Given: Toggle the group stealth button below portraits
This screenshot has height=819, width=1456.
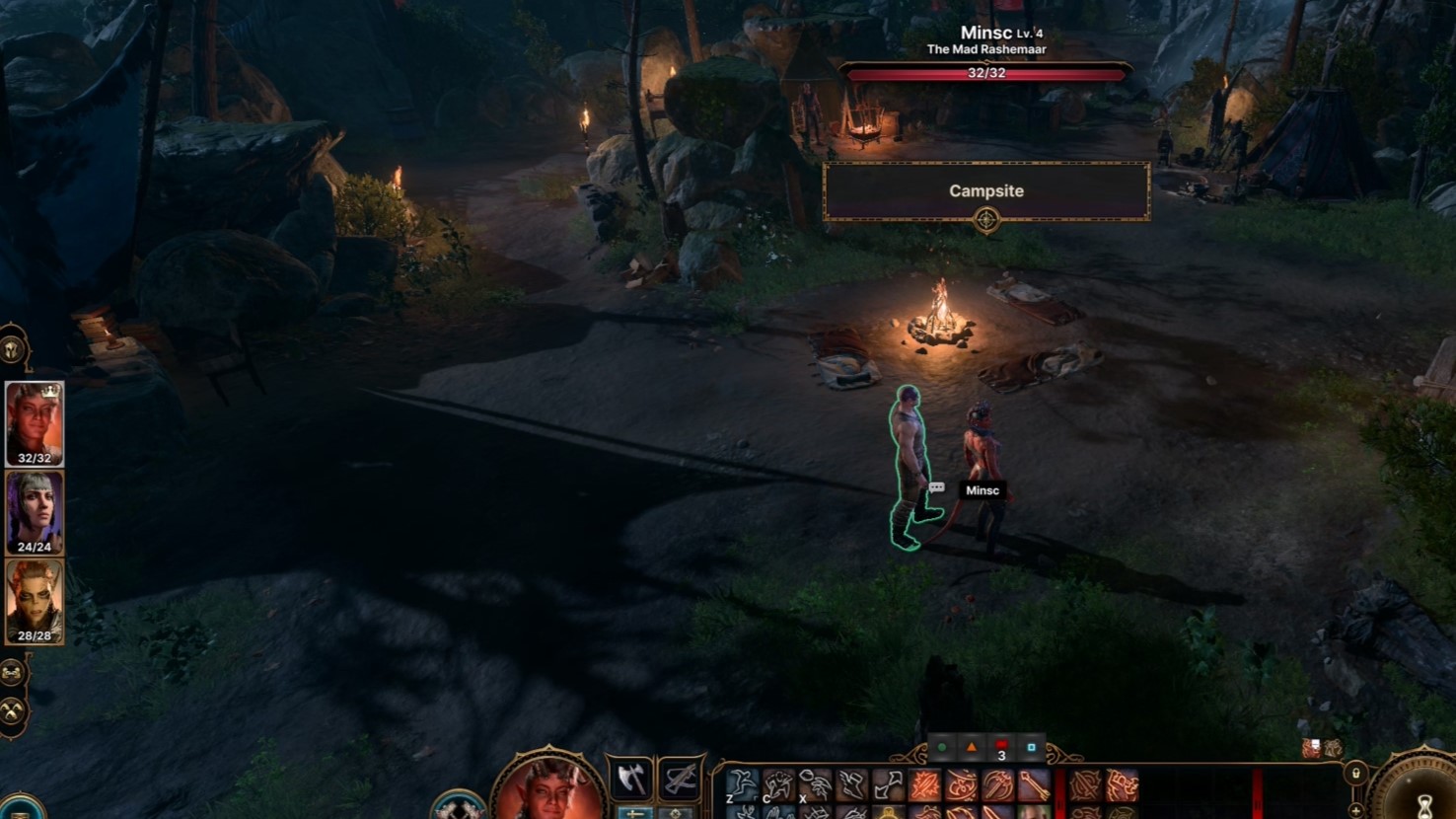Looking at the screenshot, I should pos(12,673).
